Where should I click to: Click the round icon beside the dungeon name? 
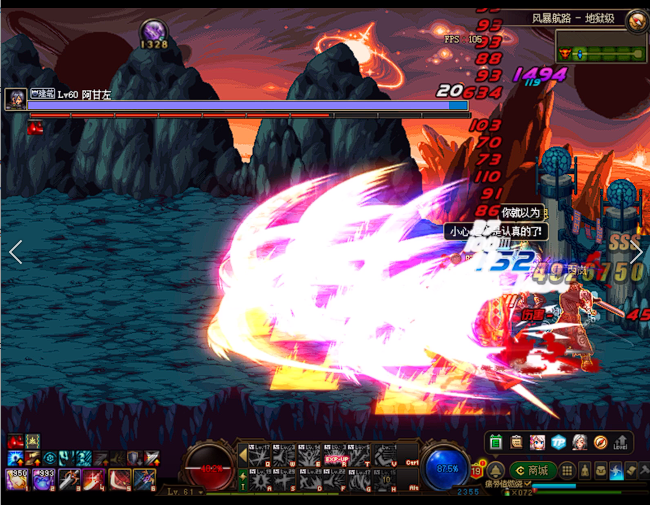(636, 19)
